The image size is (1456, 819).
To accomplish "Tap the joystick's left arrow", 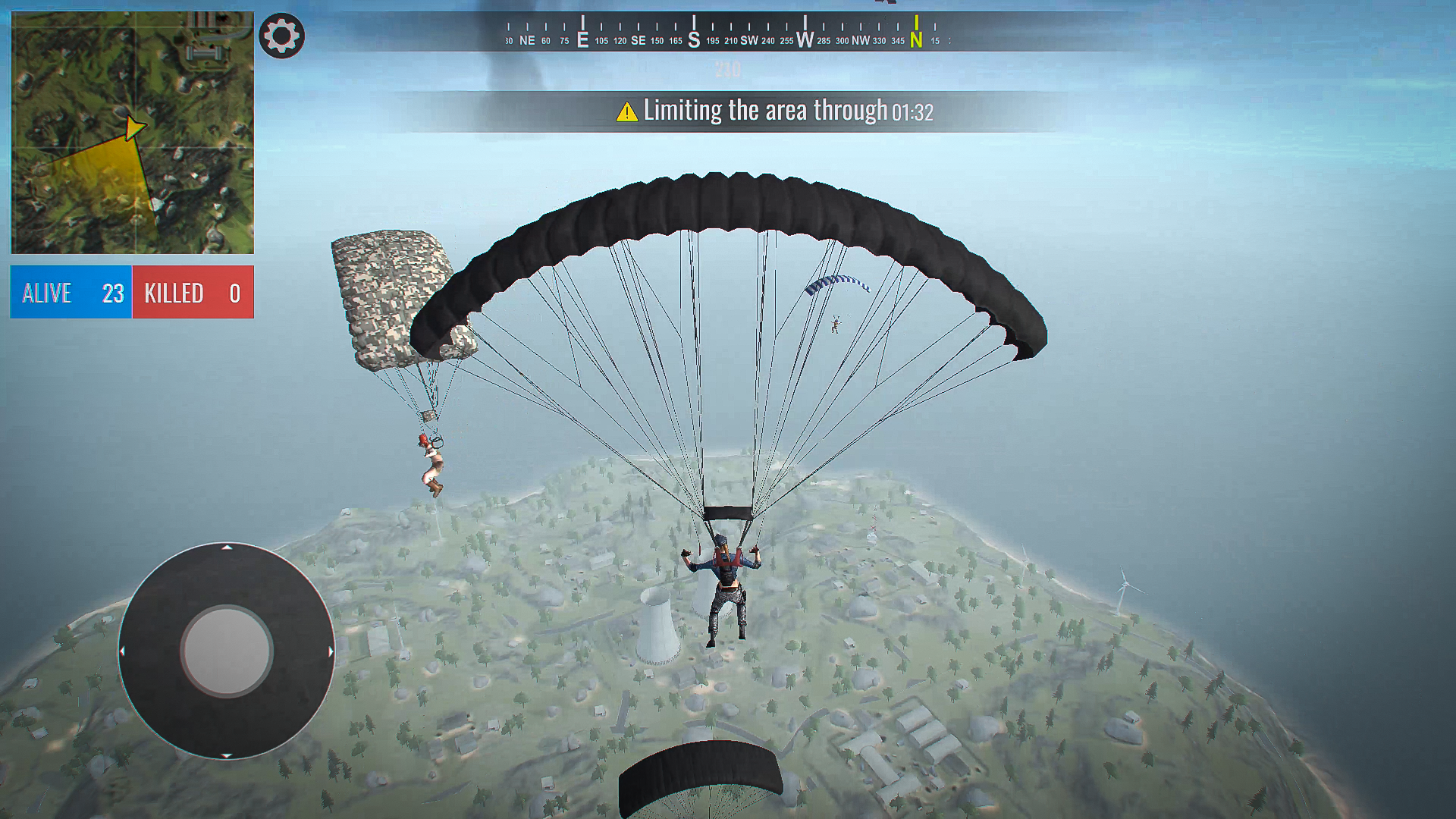I will 123,651.
